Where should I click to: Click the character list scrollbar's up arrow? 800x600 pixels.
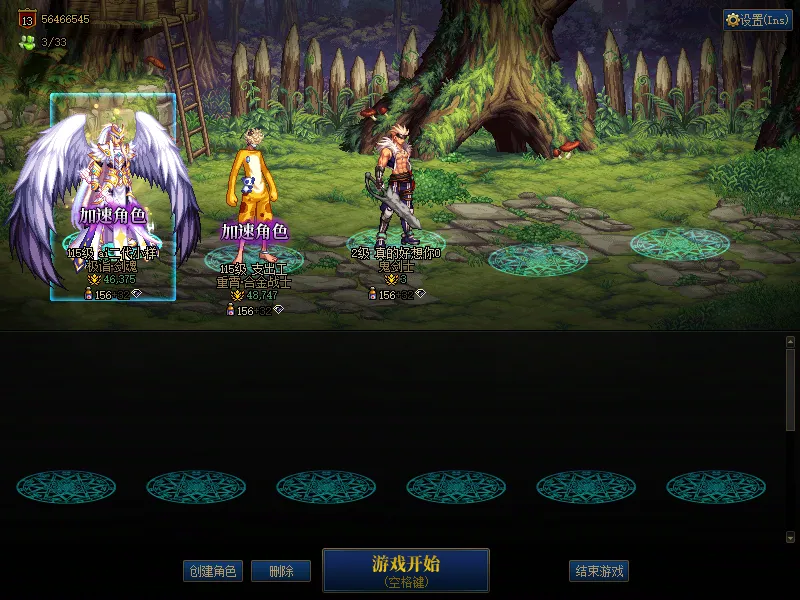coord(790,342)
